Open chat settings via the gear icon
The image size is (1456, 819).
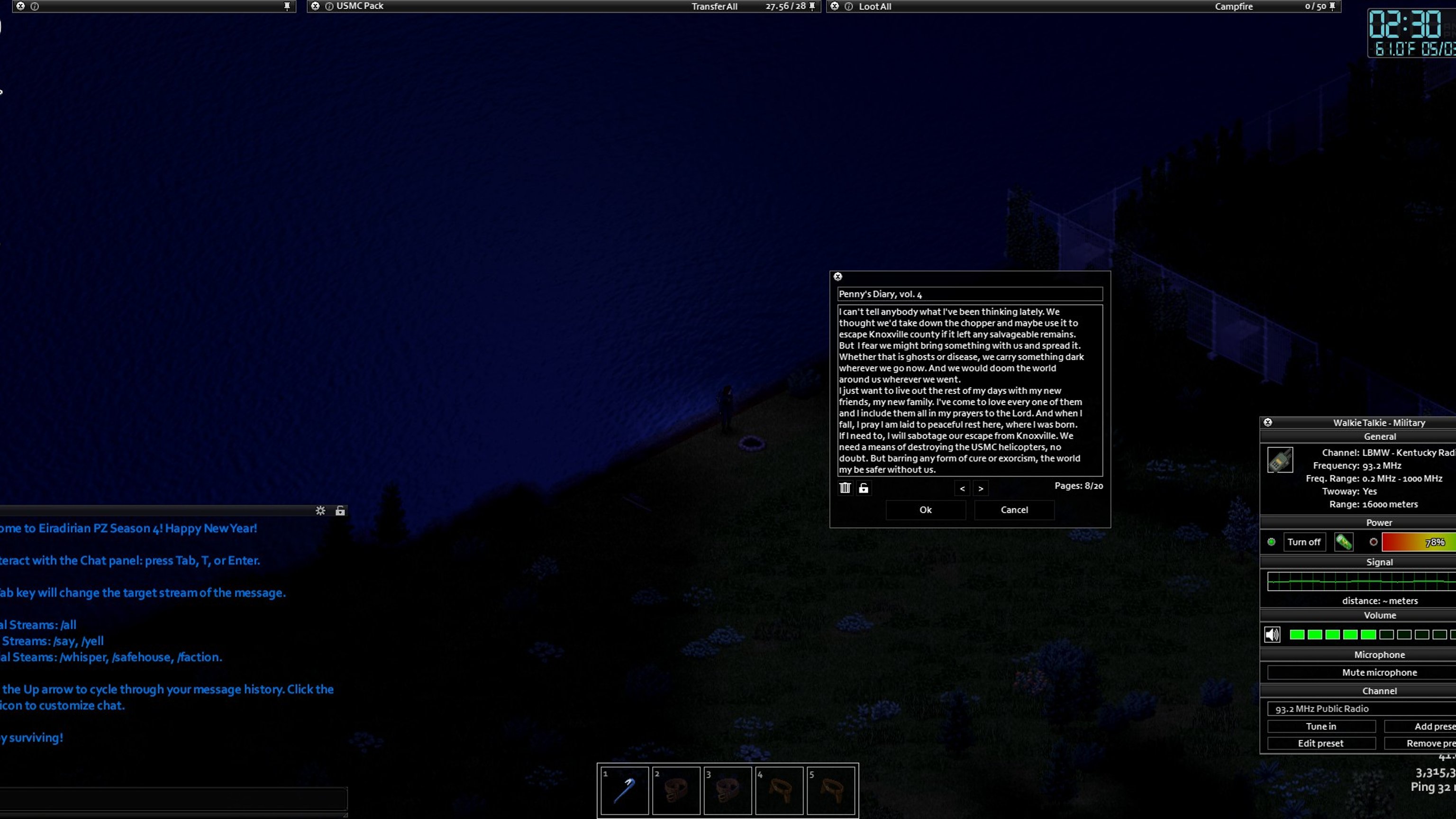click(320, 511)
